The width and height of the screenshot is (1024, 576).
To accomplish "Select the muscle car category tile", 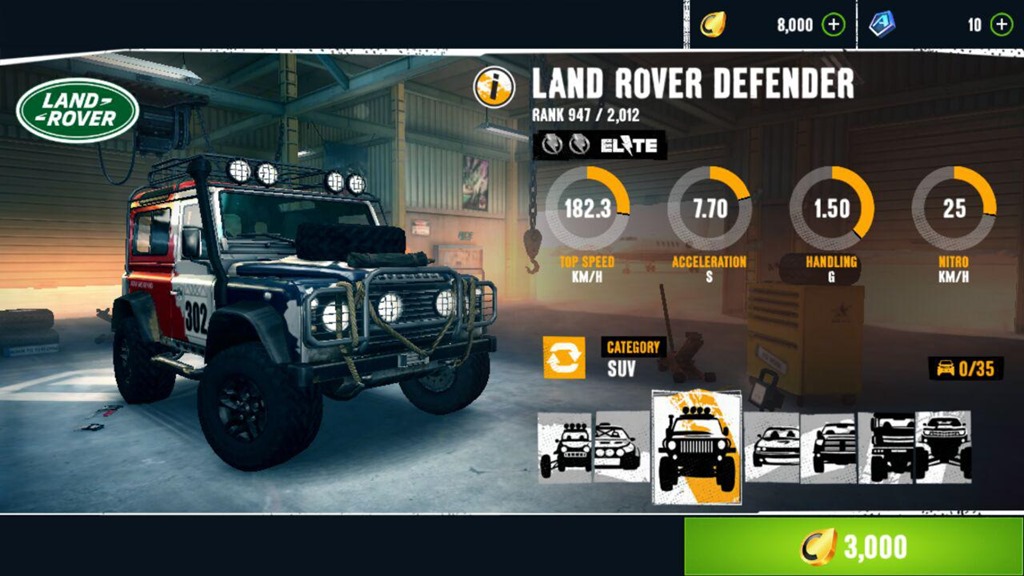I will tap(773, 446).
